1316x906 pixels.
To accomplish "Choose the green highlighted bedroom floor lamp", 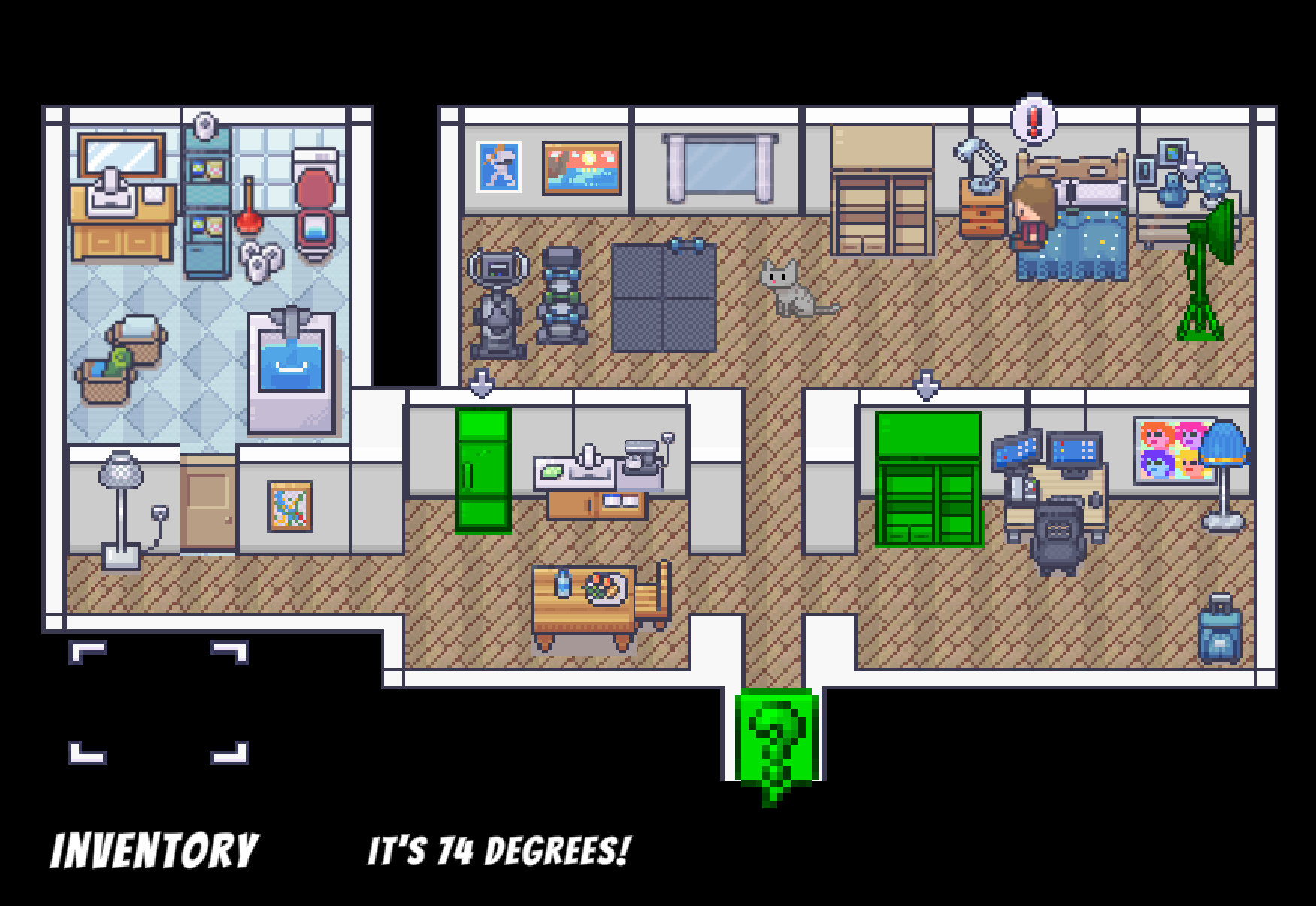I will pos(1207,269).
